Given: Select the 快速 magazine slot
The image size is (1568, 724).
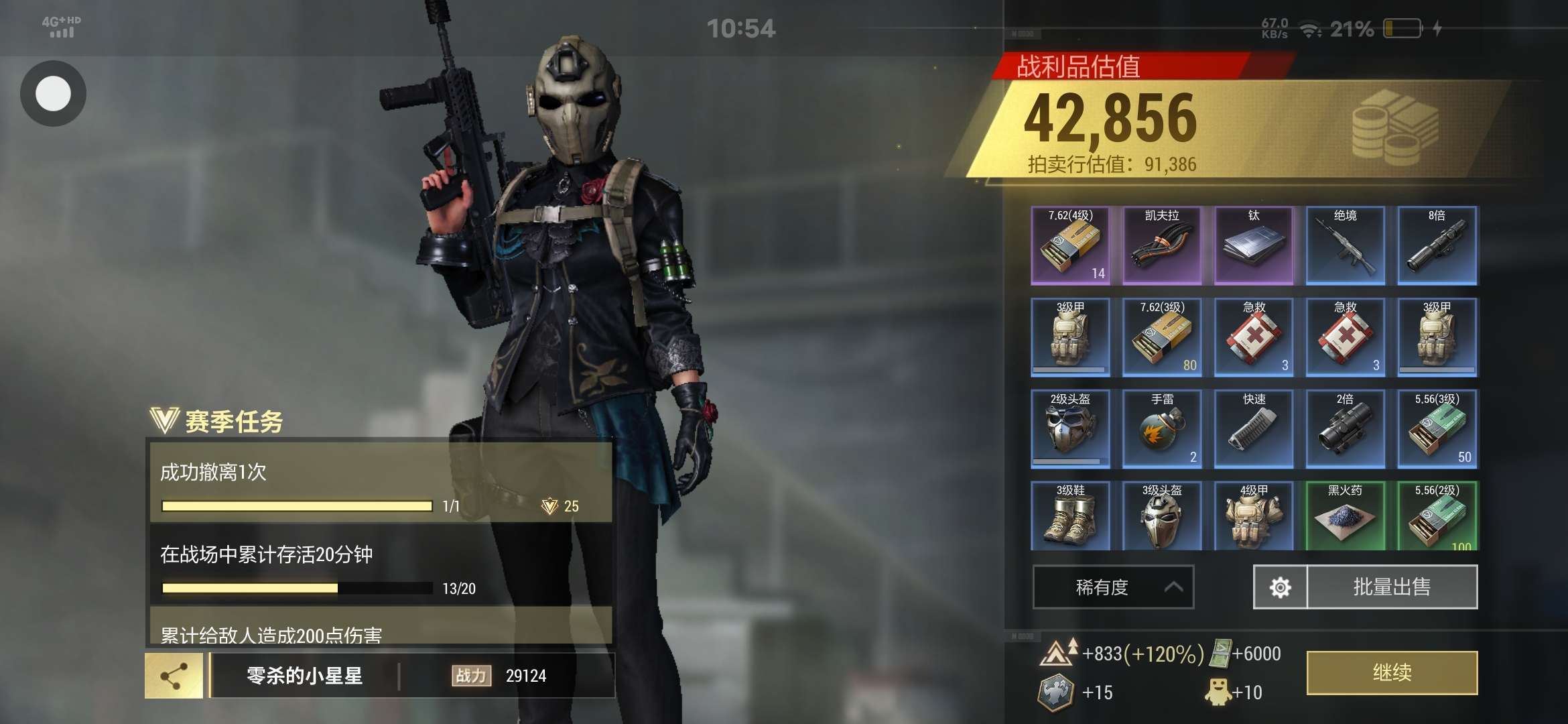Looking at the screenshot, I should pyautogui.click(x=1254, y=429).
